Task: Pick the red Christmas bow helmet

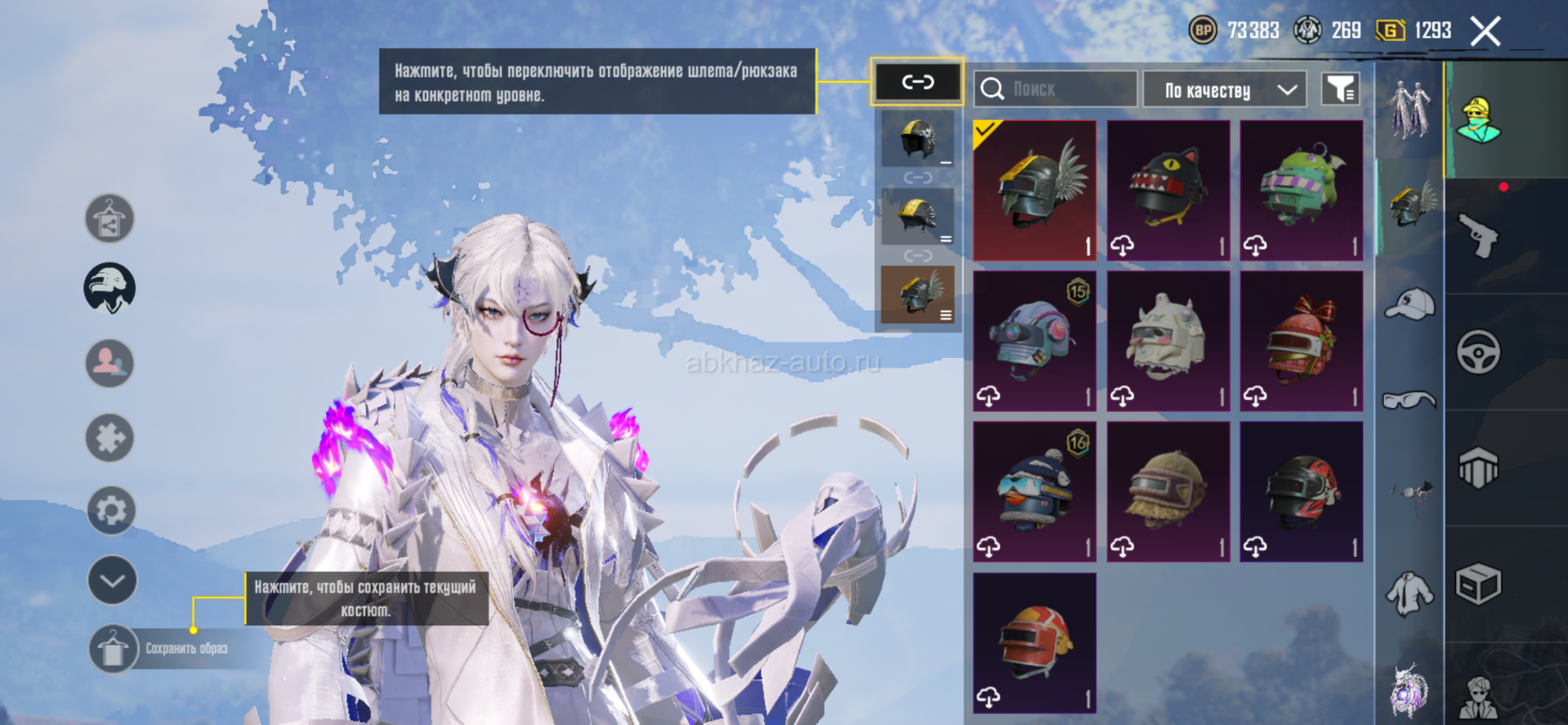Action: coord(1301,341)
